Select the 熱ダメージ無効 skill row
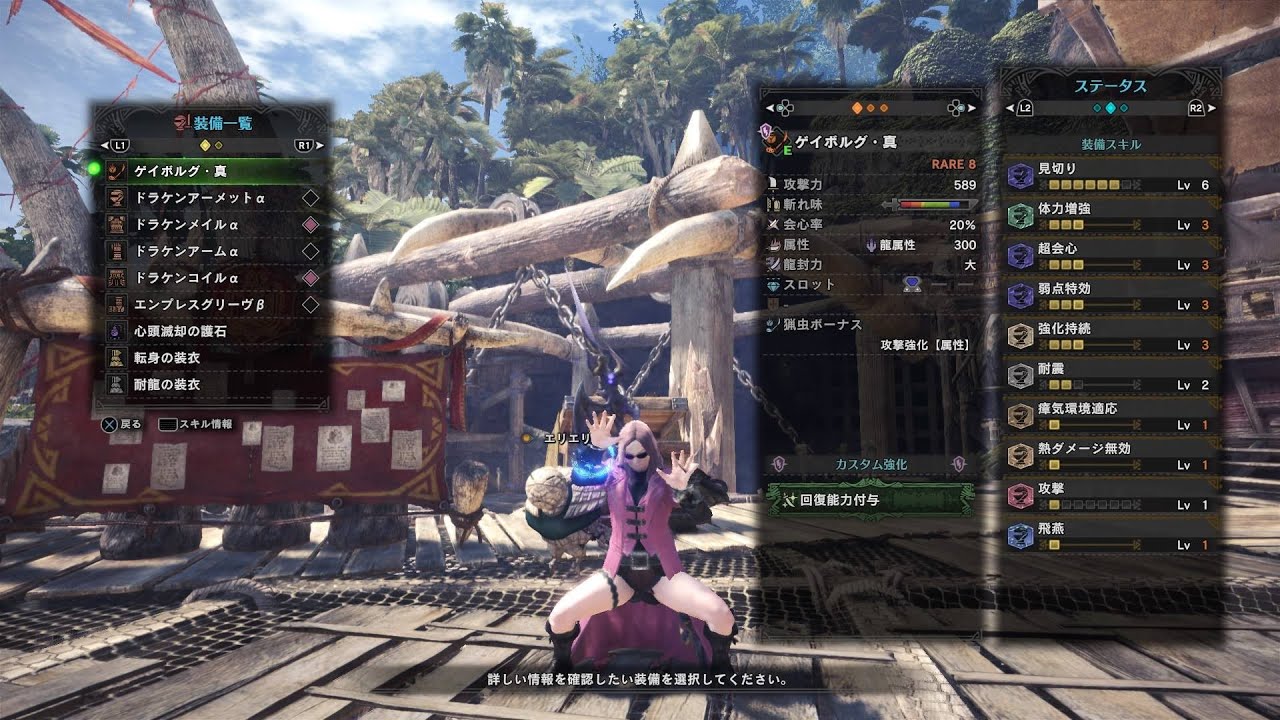This screenshot has width=1280, height=720. click(x=1112, y=457)
